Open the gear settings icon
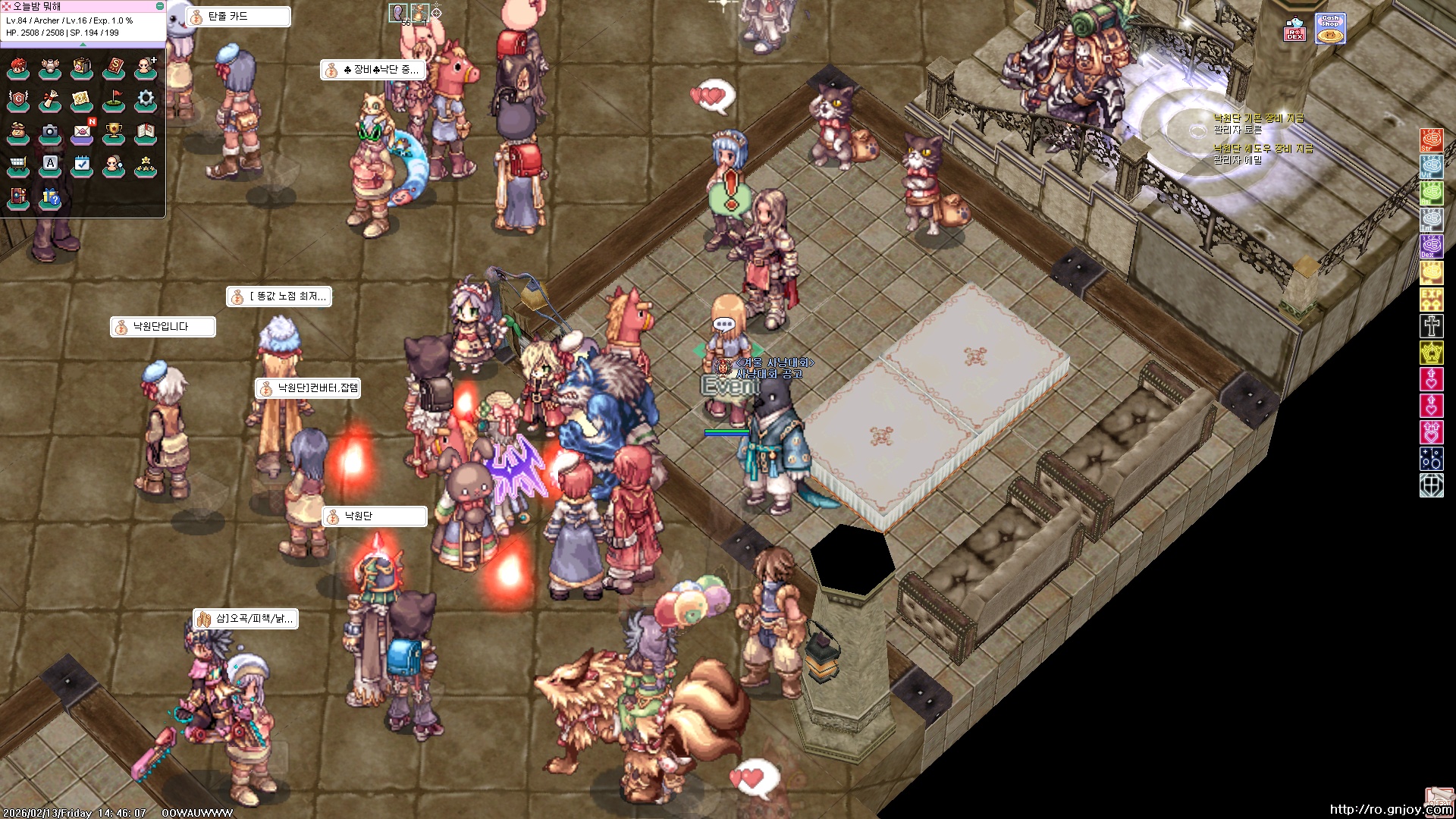1456x819 pixels. pyautogui.click(x=146, y=100)
